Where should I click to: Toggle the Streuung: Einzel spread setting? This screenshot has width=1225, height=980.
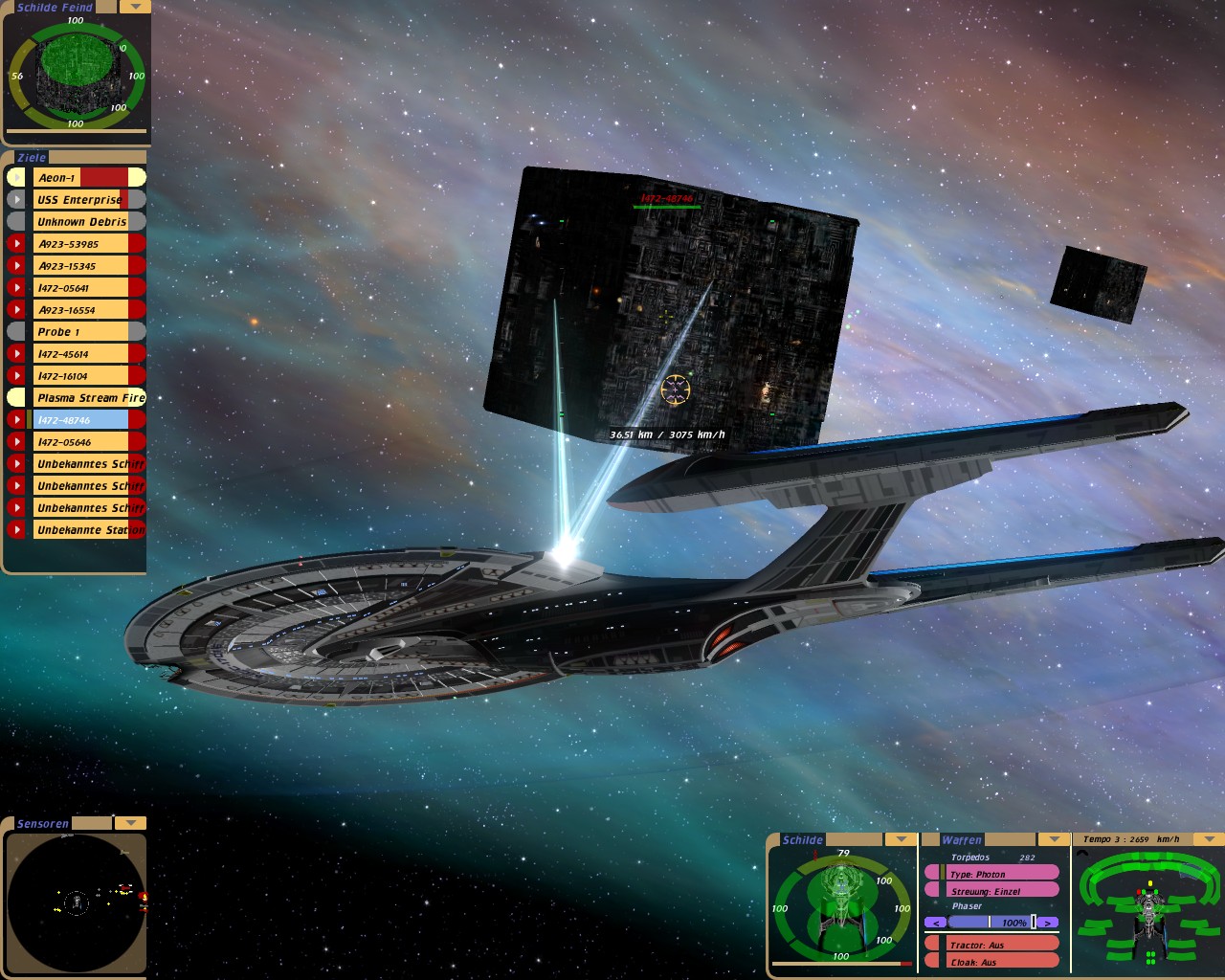992,891
